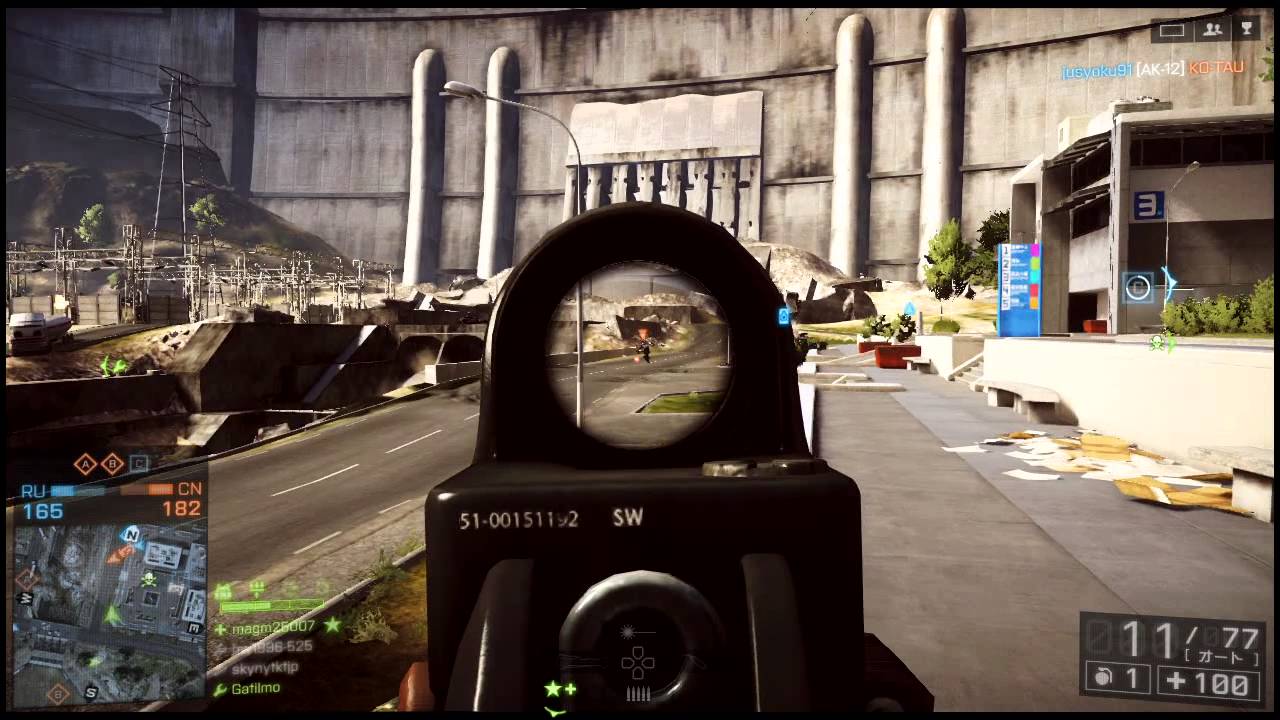The width and height of the screenshot is (1280, 720).
Task: Toggle the objective B diamond above minimap
Action: (x=112, y=464)
